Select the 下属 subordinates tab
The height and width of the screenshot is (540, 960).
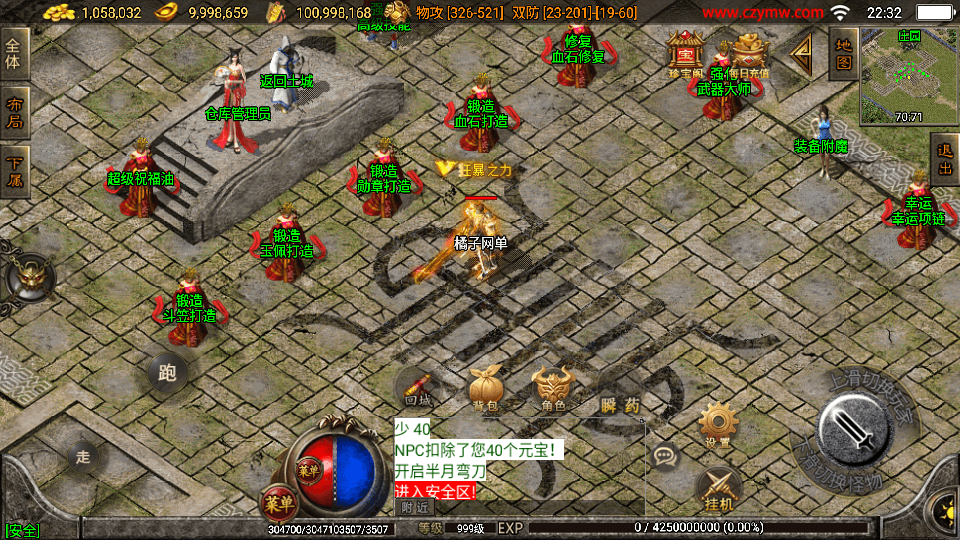pos(14,172)
